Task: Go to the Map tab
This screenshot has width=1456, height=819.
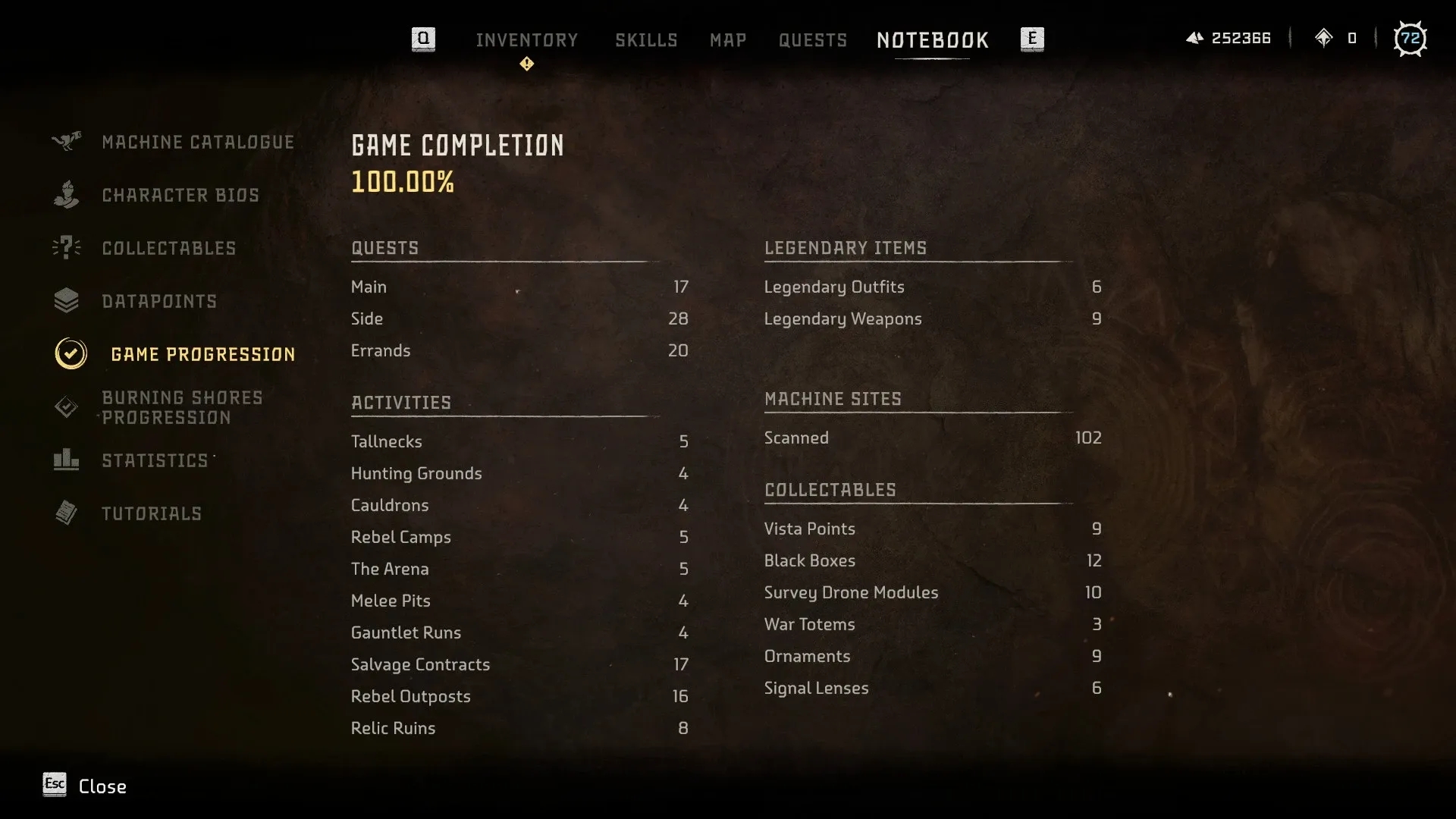Action: (728, 40)
